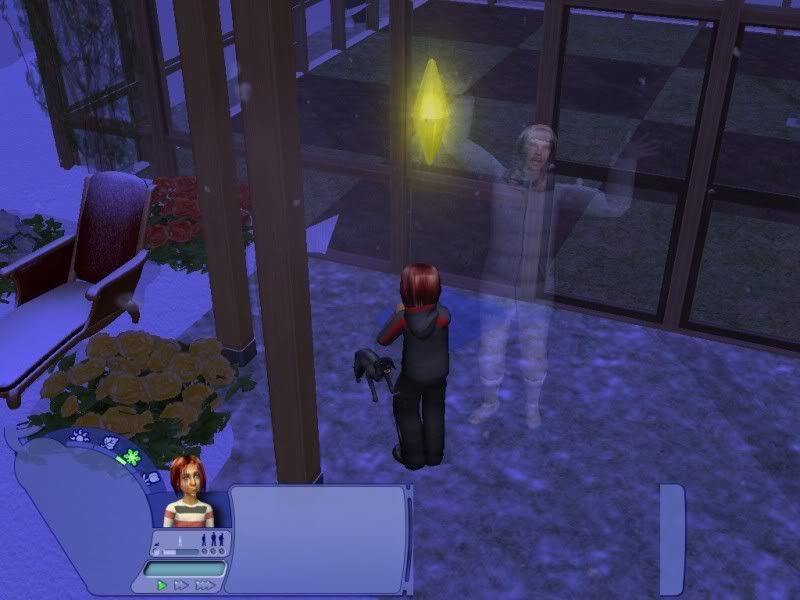Switch to double-arrow fast forward speed
This screenshot has width=800, height=600.
(181, 585)
